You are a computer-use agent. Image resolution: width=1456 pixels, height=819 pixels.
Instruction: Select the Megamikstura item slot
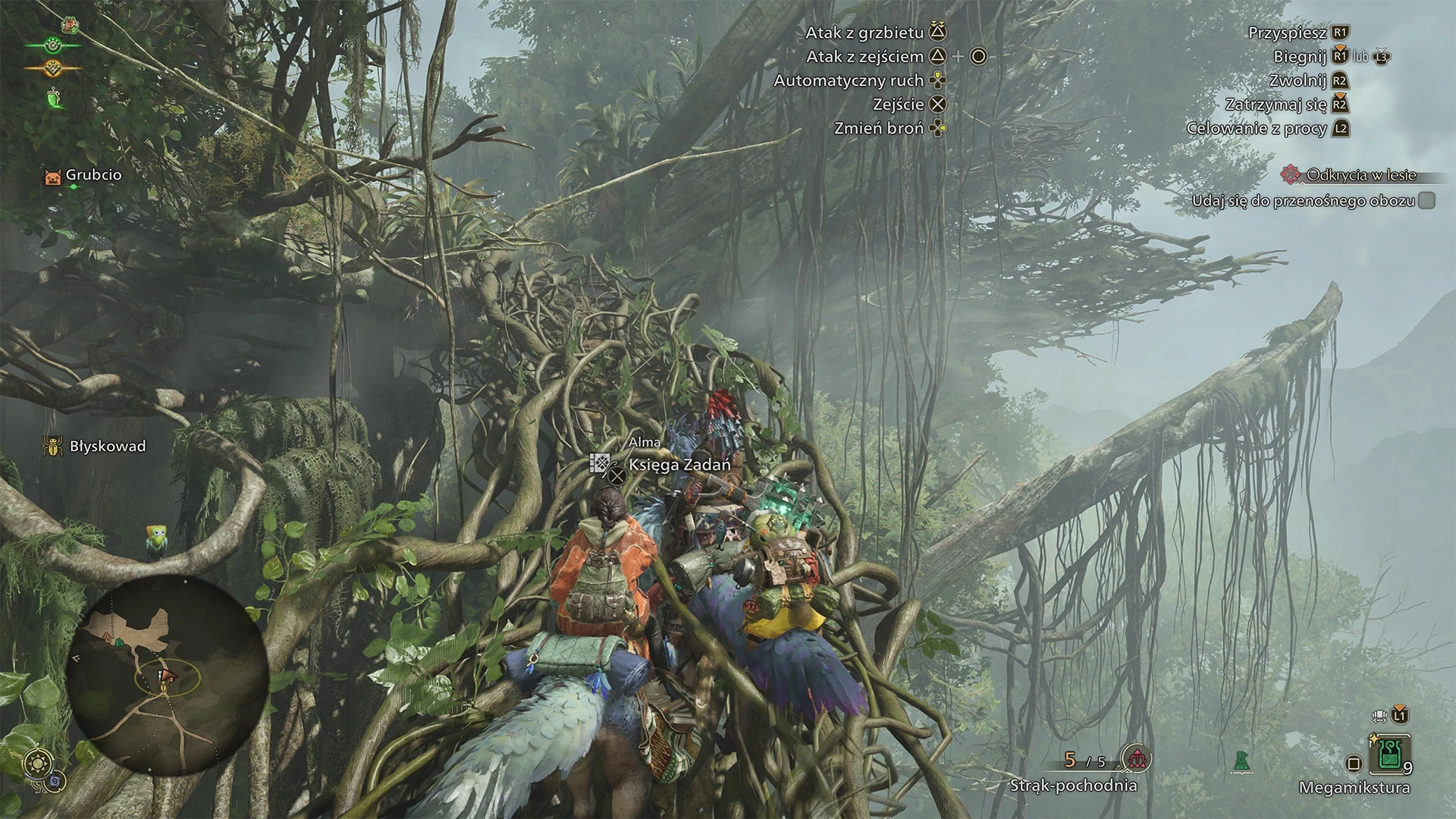(x=1389, y=754)
